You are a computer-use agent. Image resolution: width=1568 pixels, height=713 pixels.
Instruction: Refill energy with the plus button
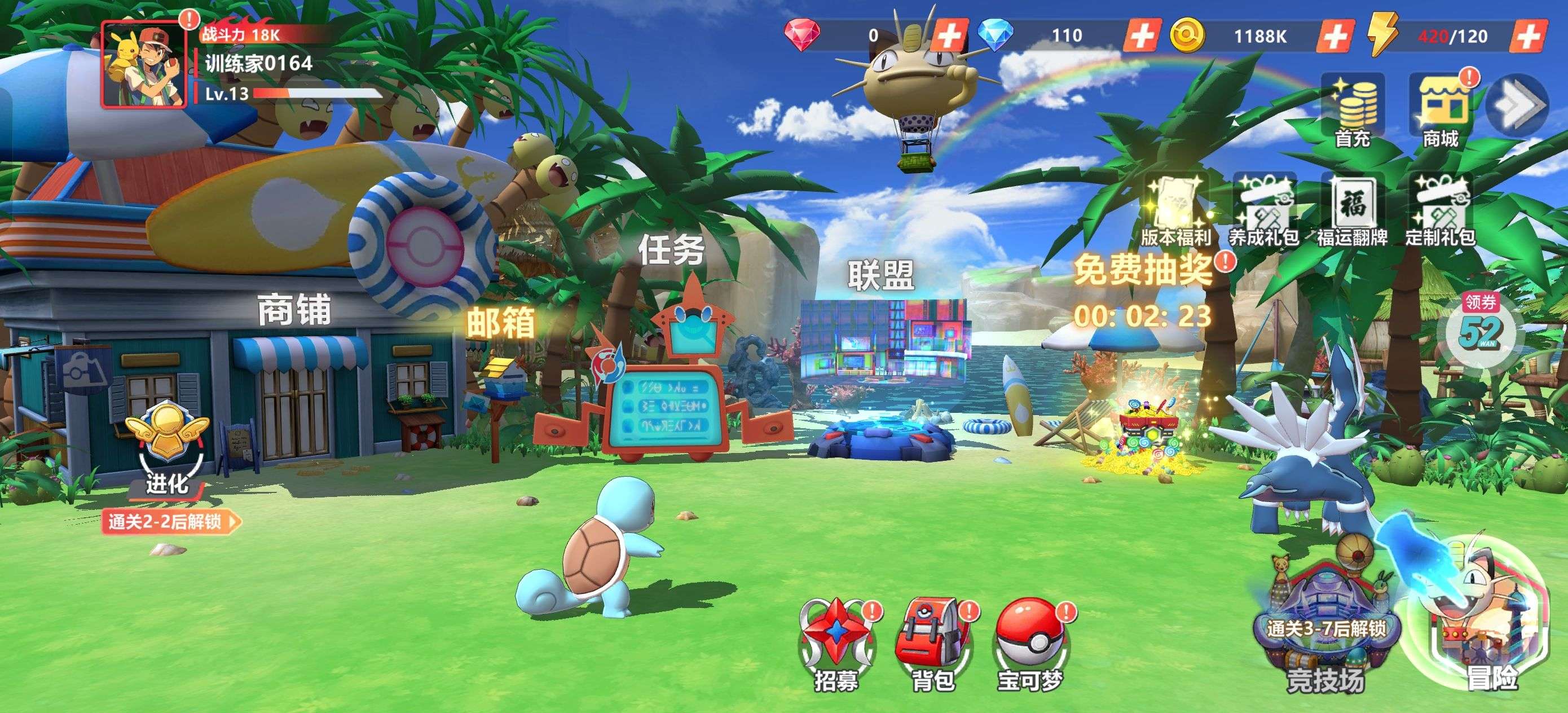coord(1527,36)
